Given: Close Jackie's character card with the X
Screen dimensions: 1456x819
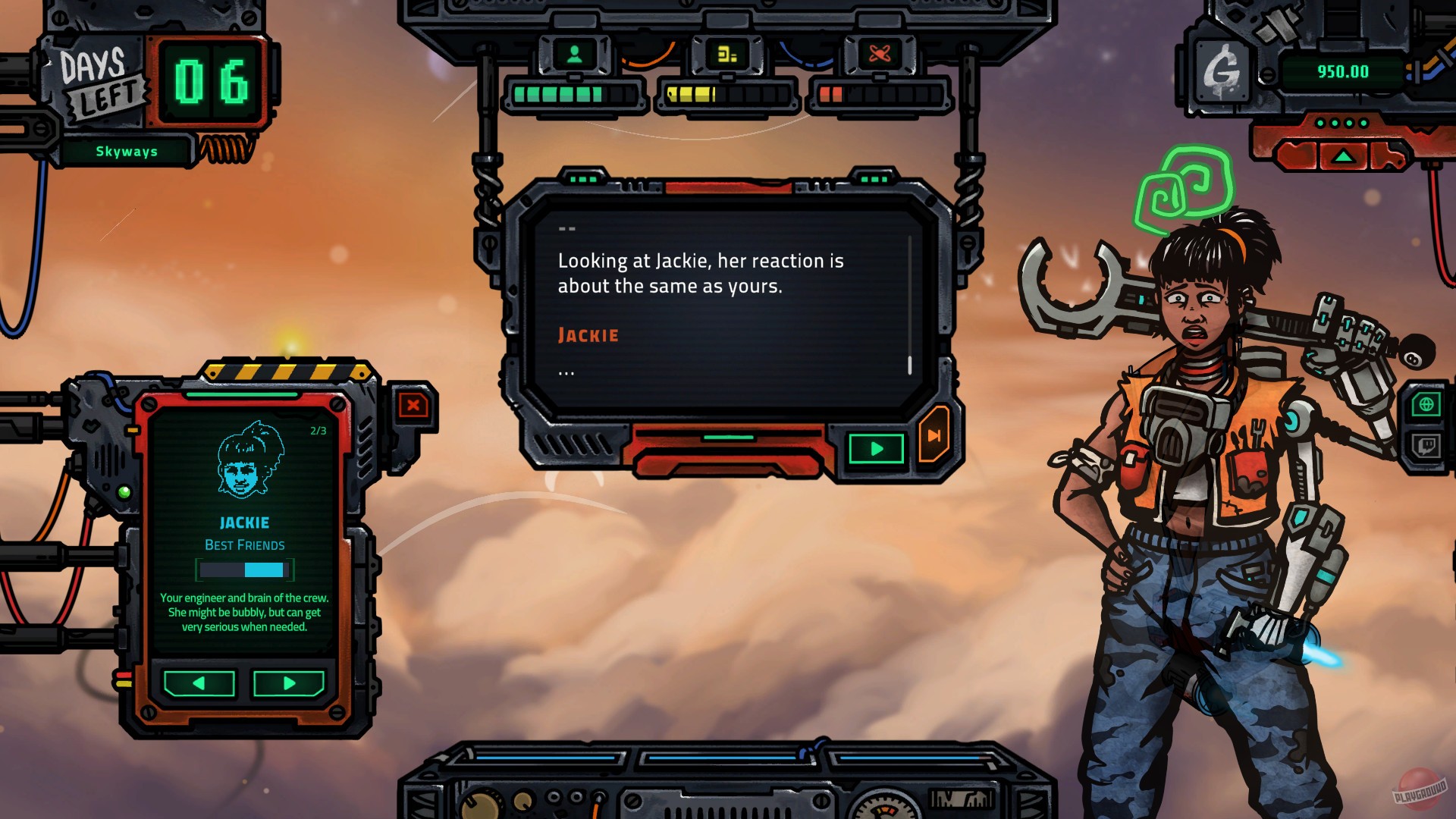Looking at the screenshot, I should pos(412,406).
